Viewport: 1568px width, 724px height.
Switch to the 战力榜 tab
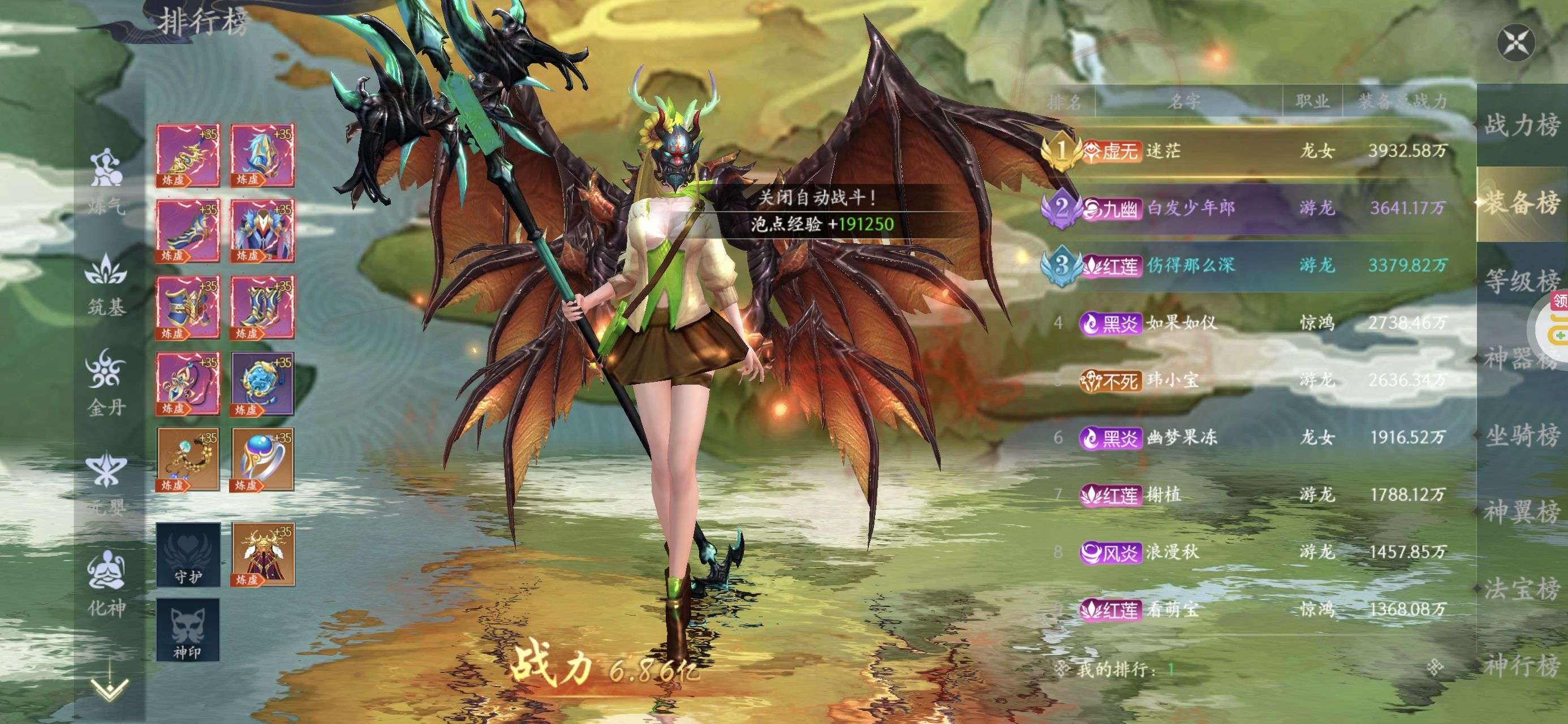pos(1521,126)
